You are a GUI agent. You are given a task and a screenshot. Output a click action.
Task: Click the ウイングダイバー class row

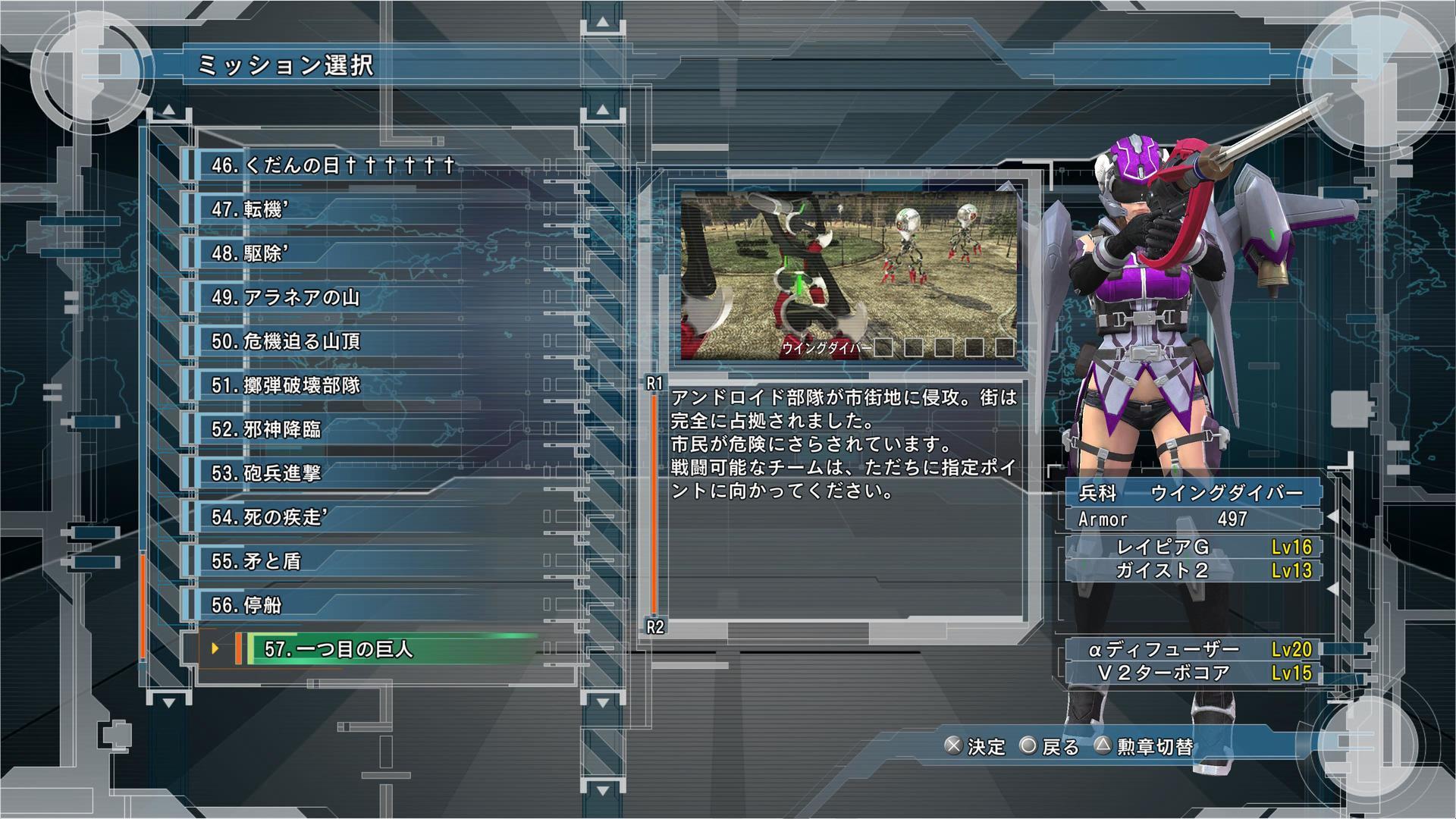pos(1193,494)
